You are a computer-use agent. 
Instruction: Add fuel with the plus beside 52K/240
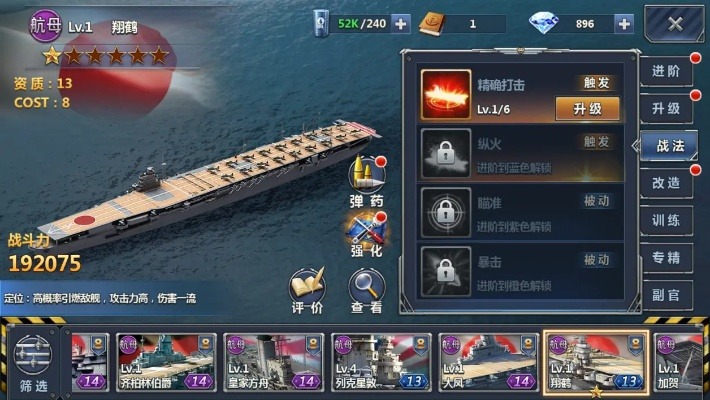(400, 23)
